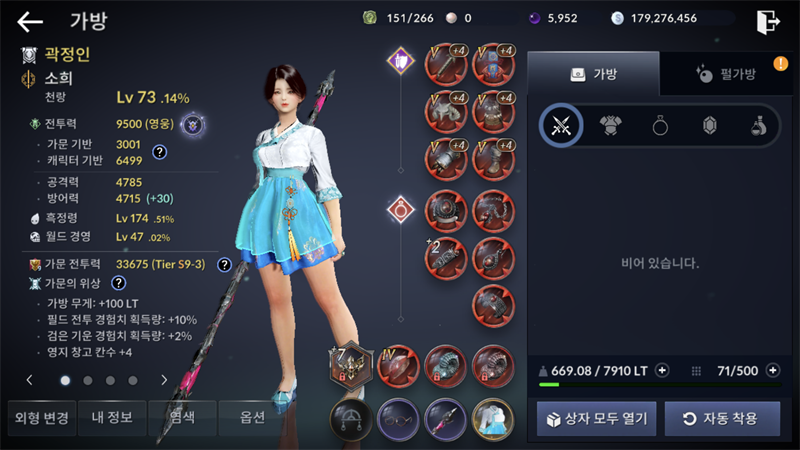
Task: Select the glasses appearance slot
Action: [x=397, y=416]
